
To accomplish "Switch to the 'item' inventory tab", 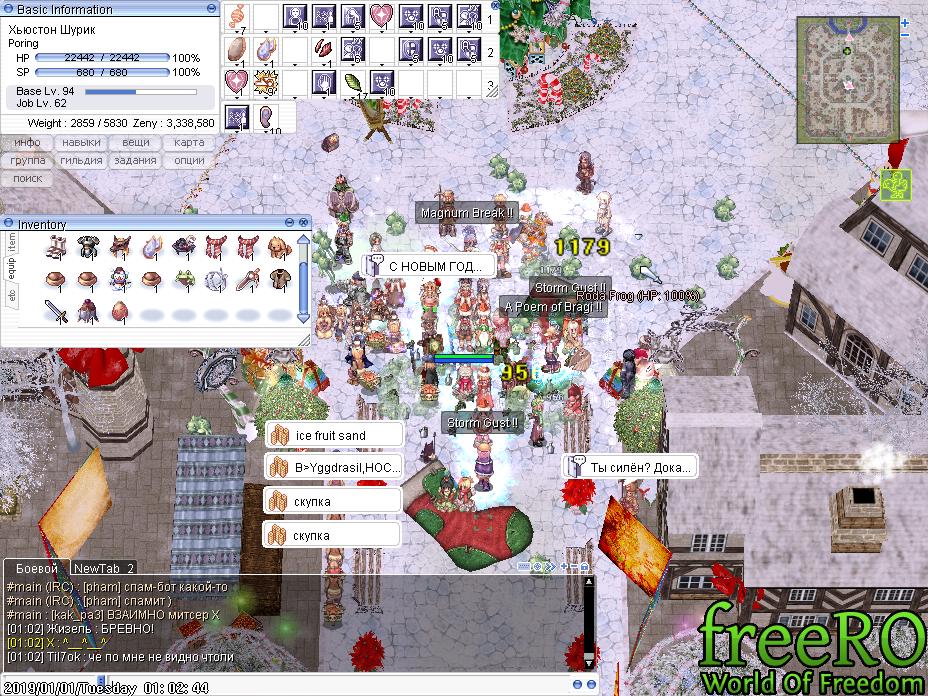I will pyautogui.click(x=12, y=242).
